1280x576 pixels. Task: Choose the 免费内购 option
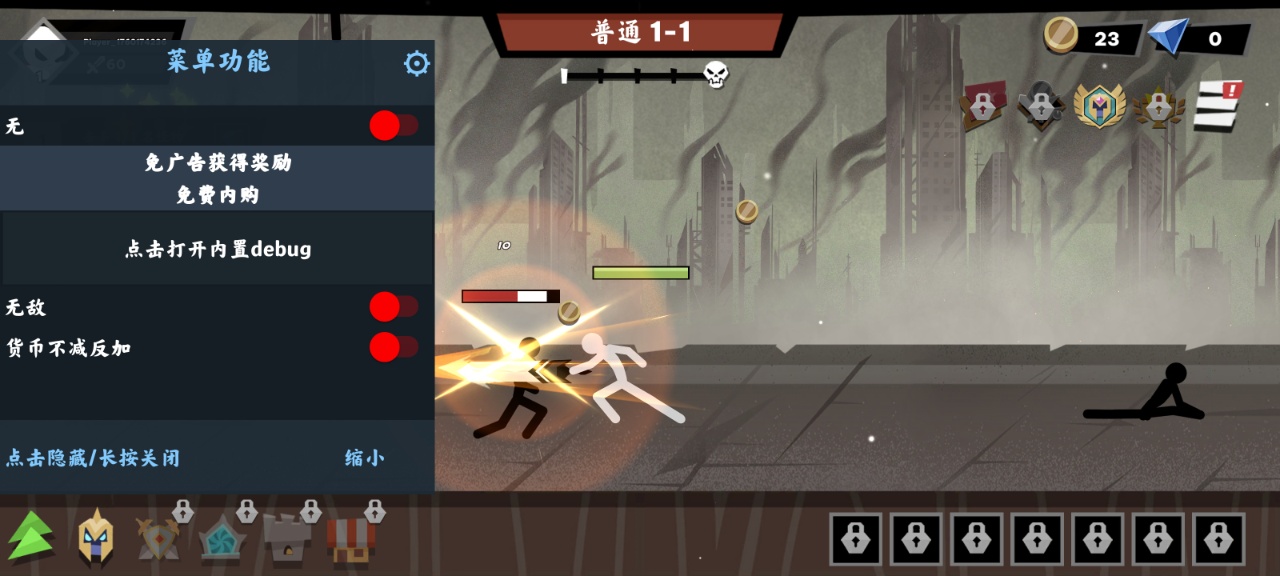pos(218,195)
